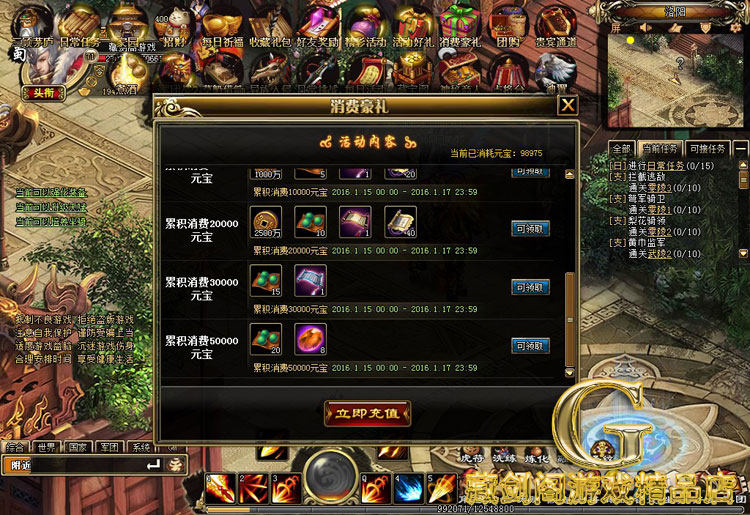Select the 军团 legion chat tab
This screenshot has height=515, width=750.
(x=109, y=447)
